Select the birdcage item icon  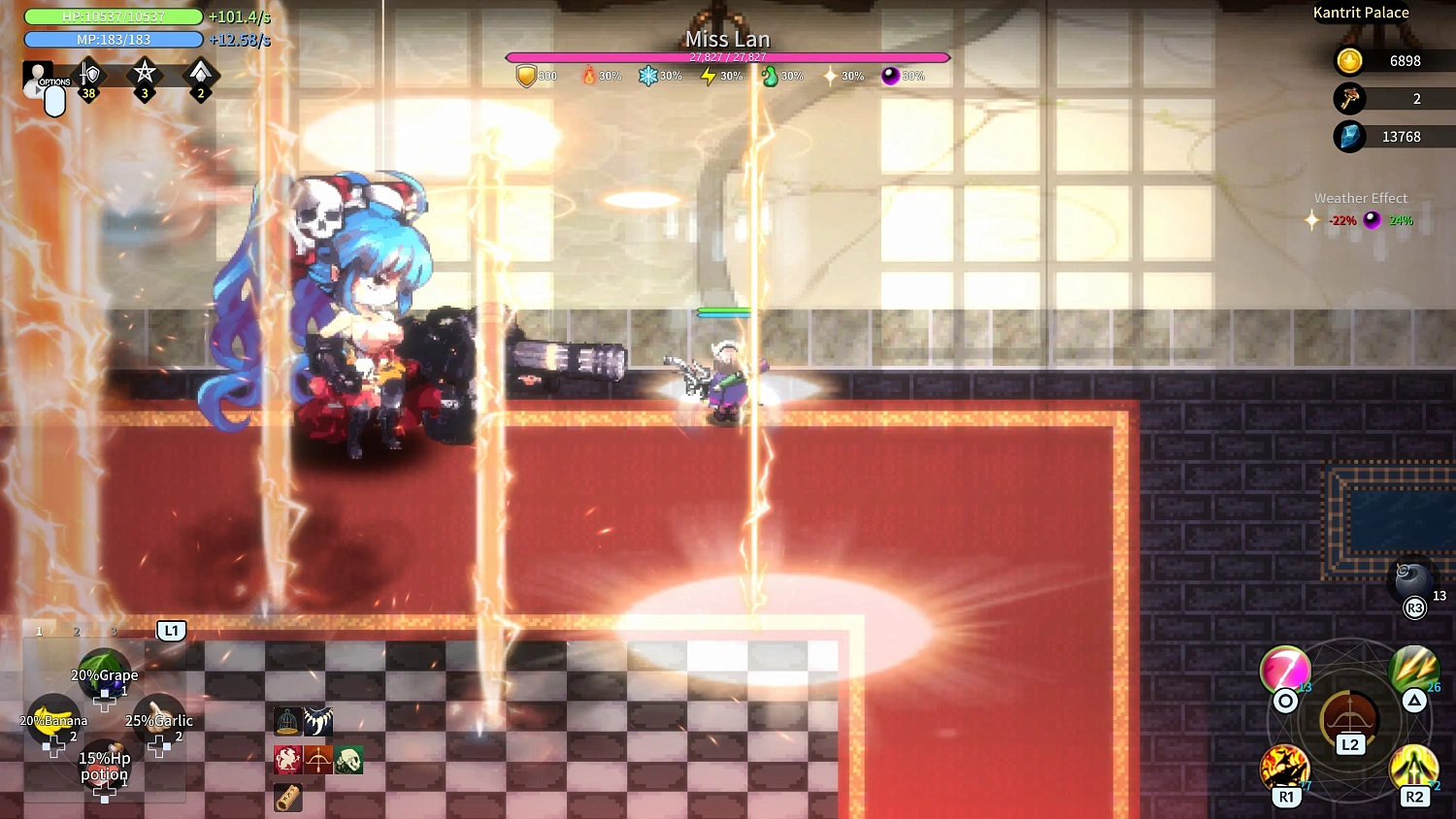tap(287, 721)
